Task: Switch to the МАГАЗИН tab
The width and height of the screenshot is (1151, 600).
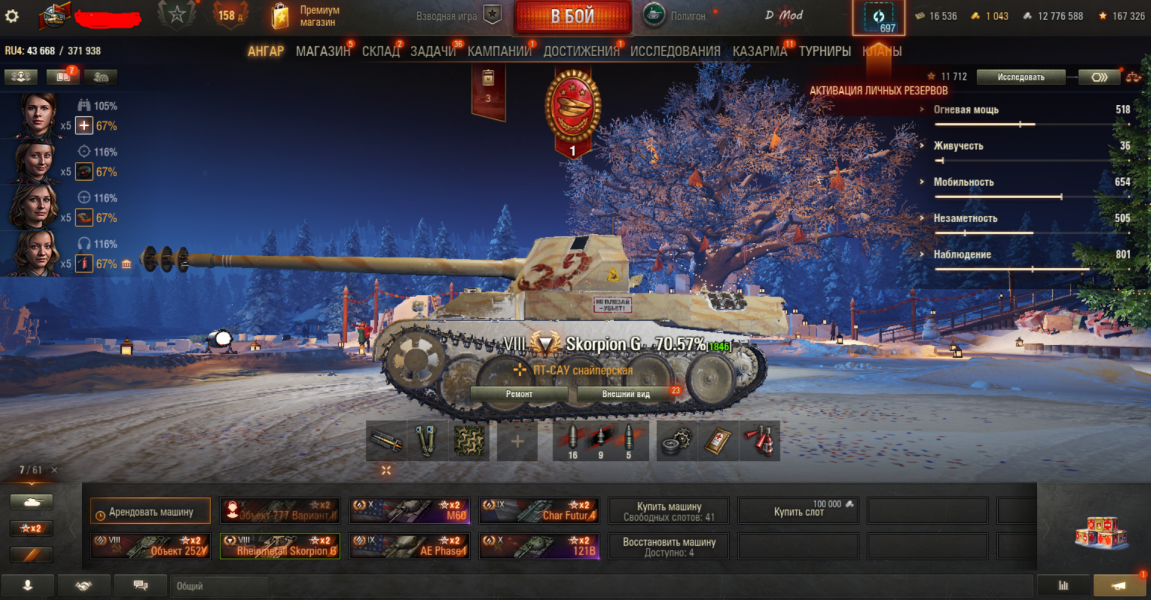Action: click(x=323, y=51)
